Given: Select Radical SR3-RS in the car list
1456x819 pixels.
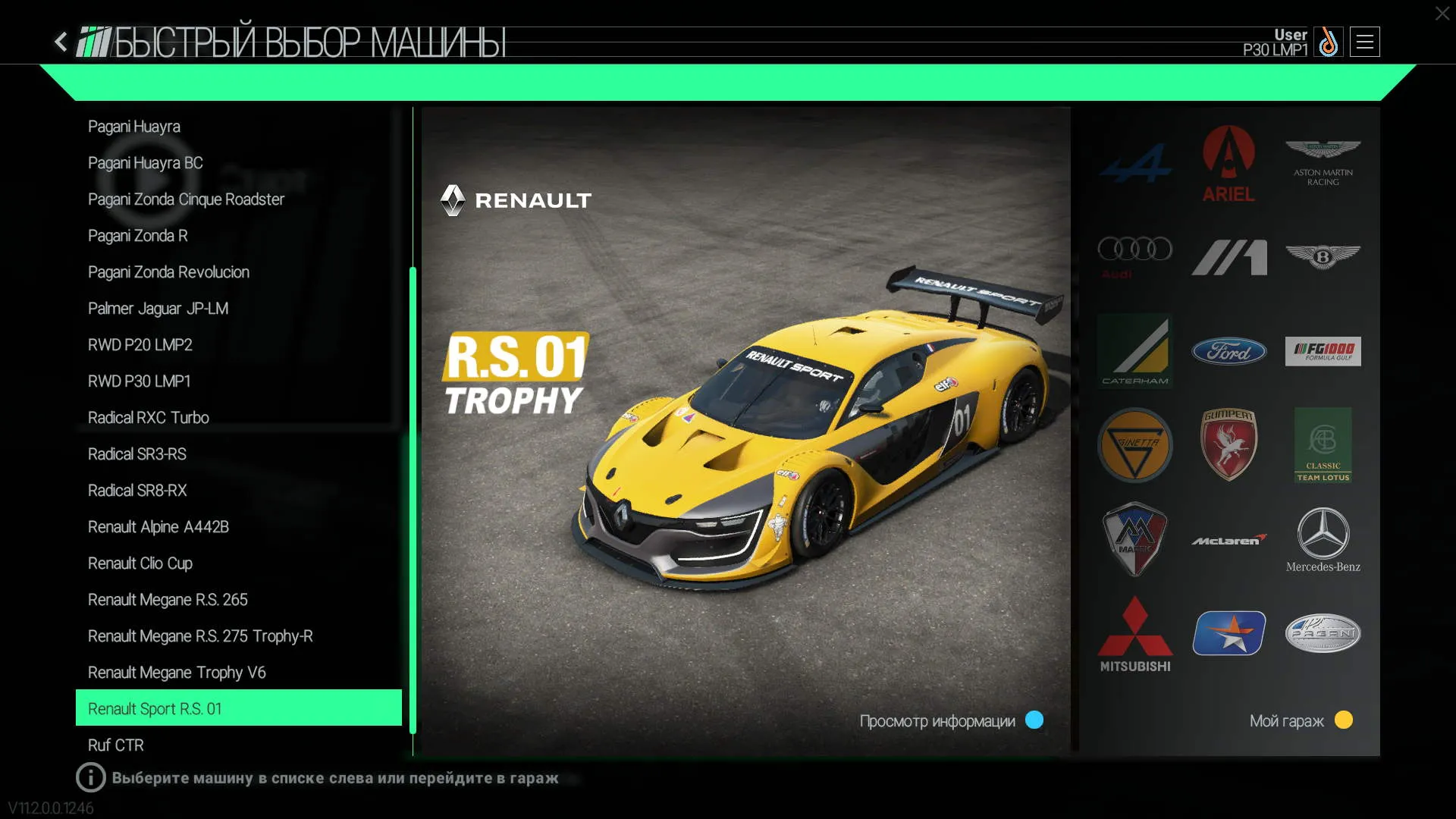Looking at the screenshot, I should (137, 454).
